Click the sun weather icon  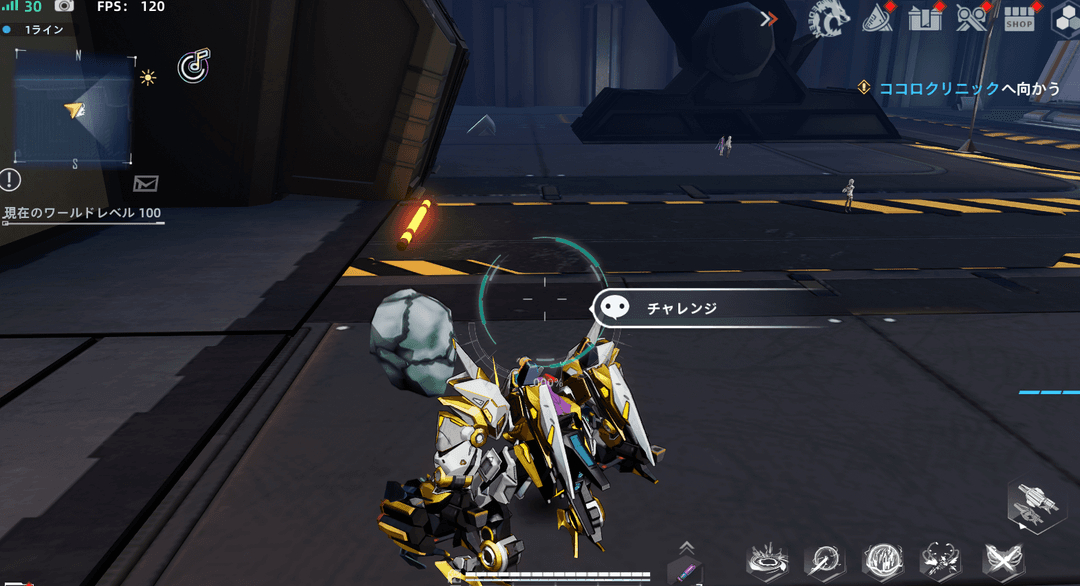click(x=148, y=77)
